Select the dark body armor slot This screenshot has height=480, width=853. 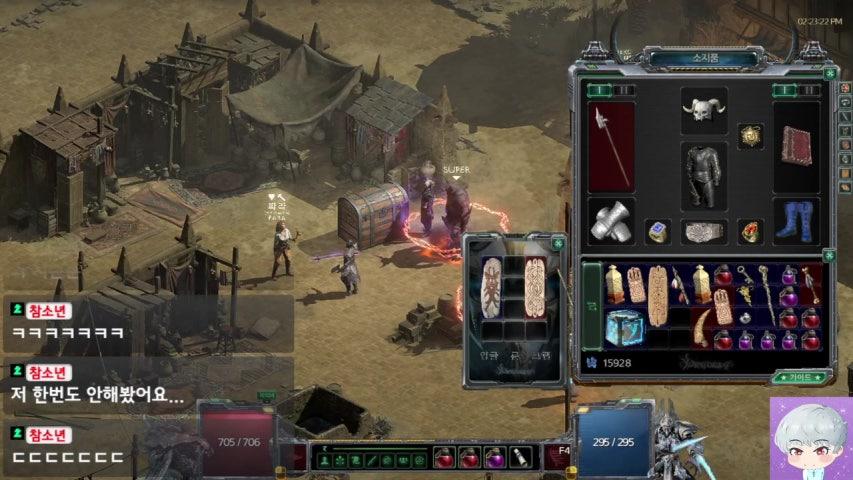[x=703, y=176]
